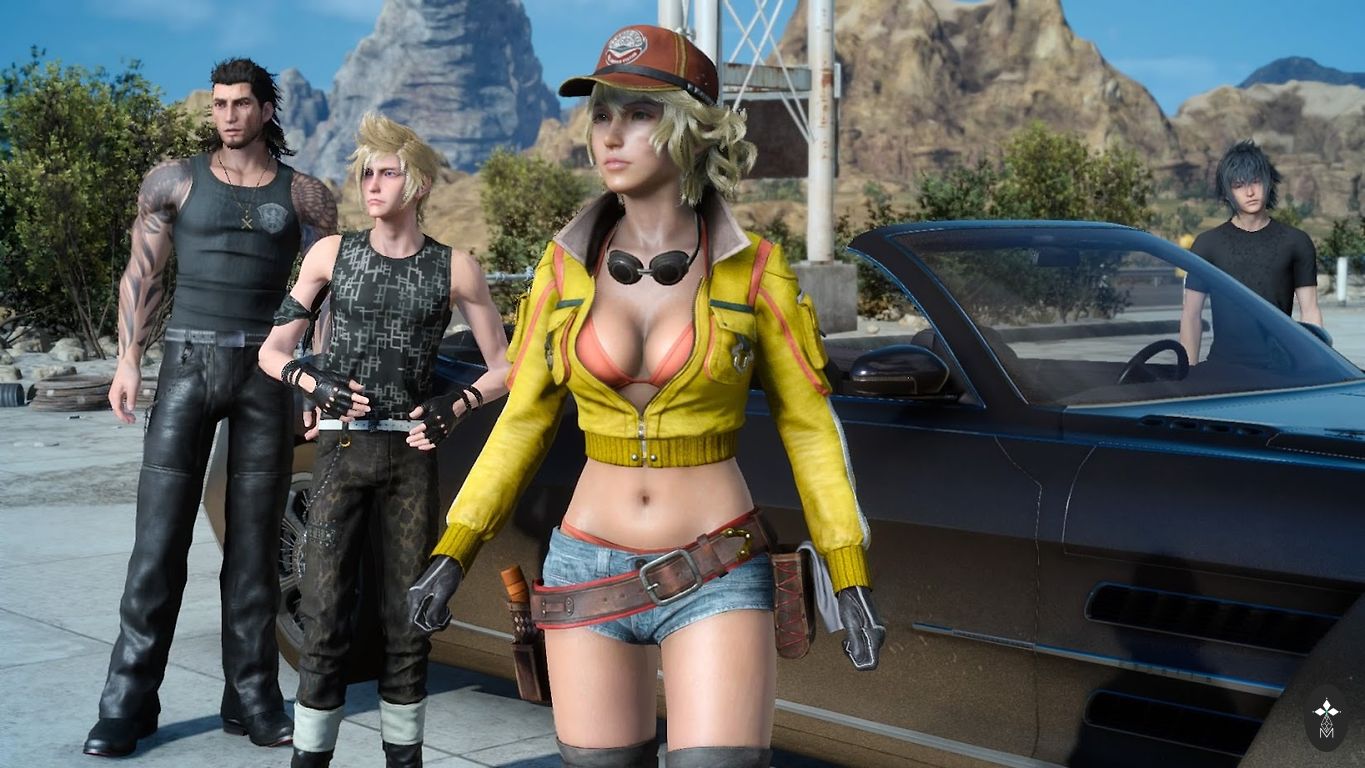Click the diamond-cross channel watermark logo

point(1326,716)
